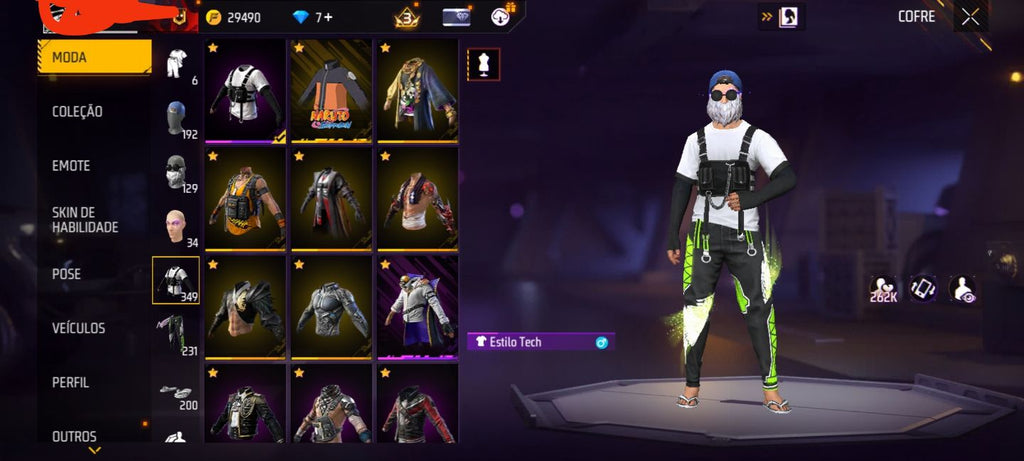Close the Cofre vault screen

tap(970, 16)
